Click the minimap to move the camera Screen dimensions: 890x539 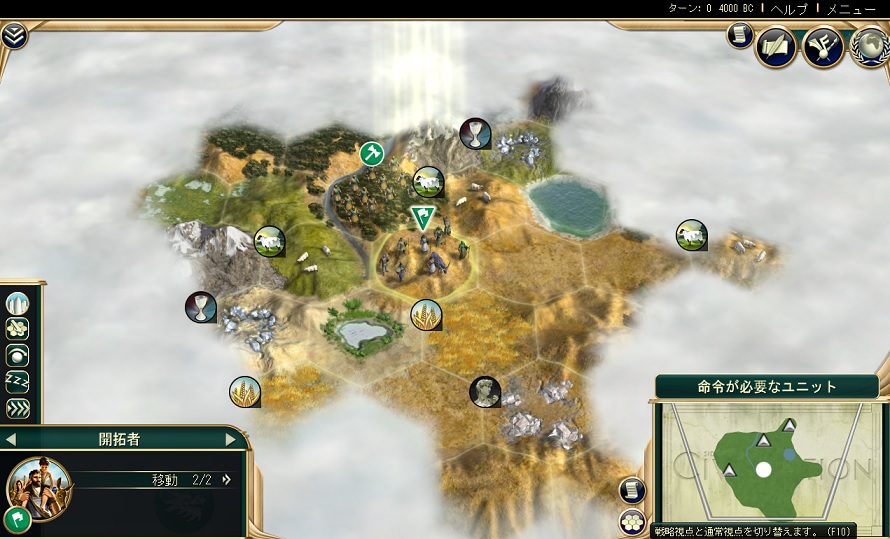[x=765, y=465]
